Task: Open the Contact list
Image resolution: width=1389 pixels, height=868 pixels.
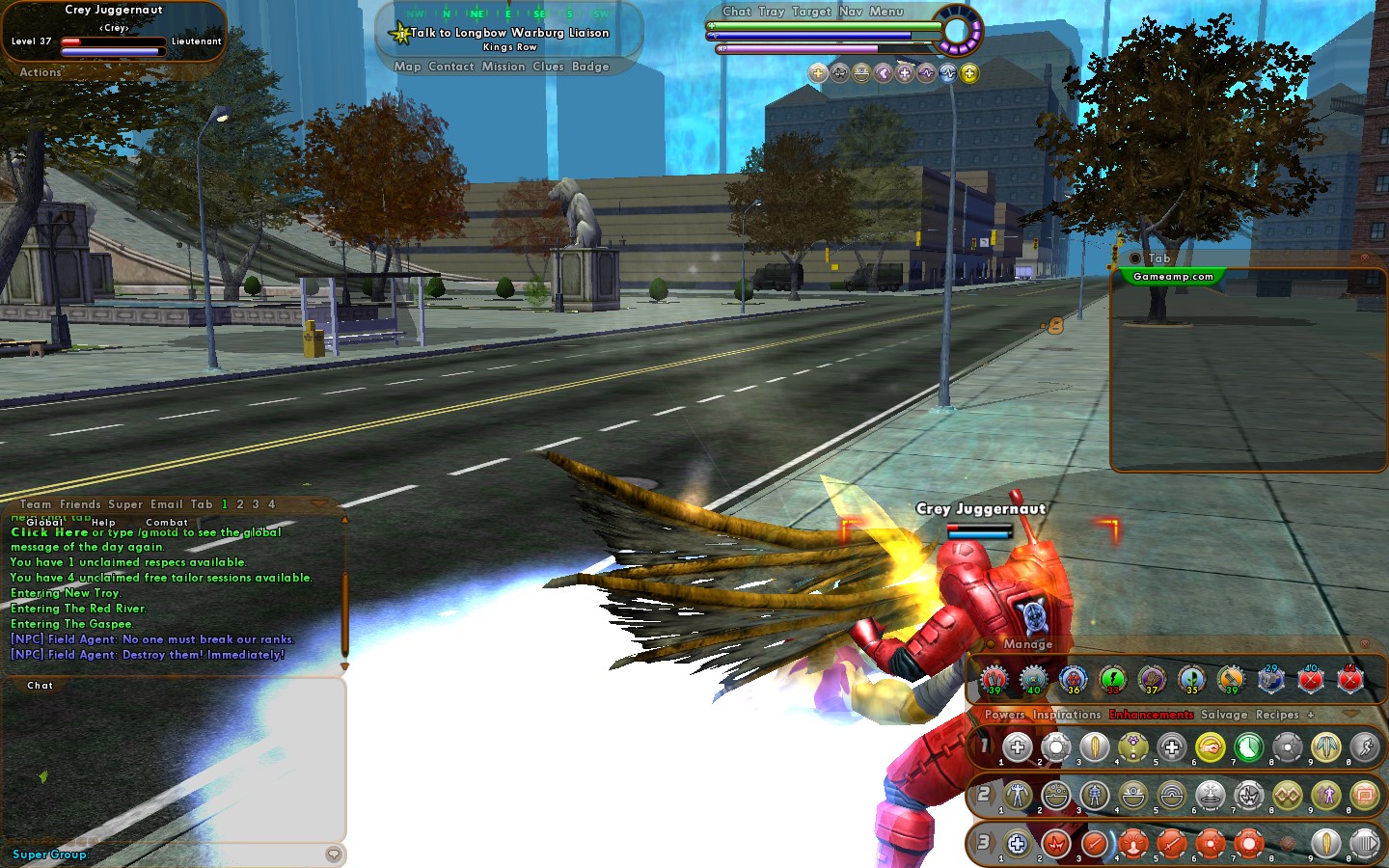Action: coord(450,67)
